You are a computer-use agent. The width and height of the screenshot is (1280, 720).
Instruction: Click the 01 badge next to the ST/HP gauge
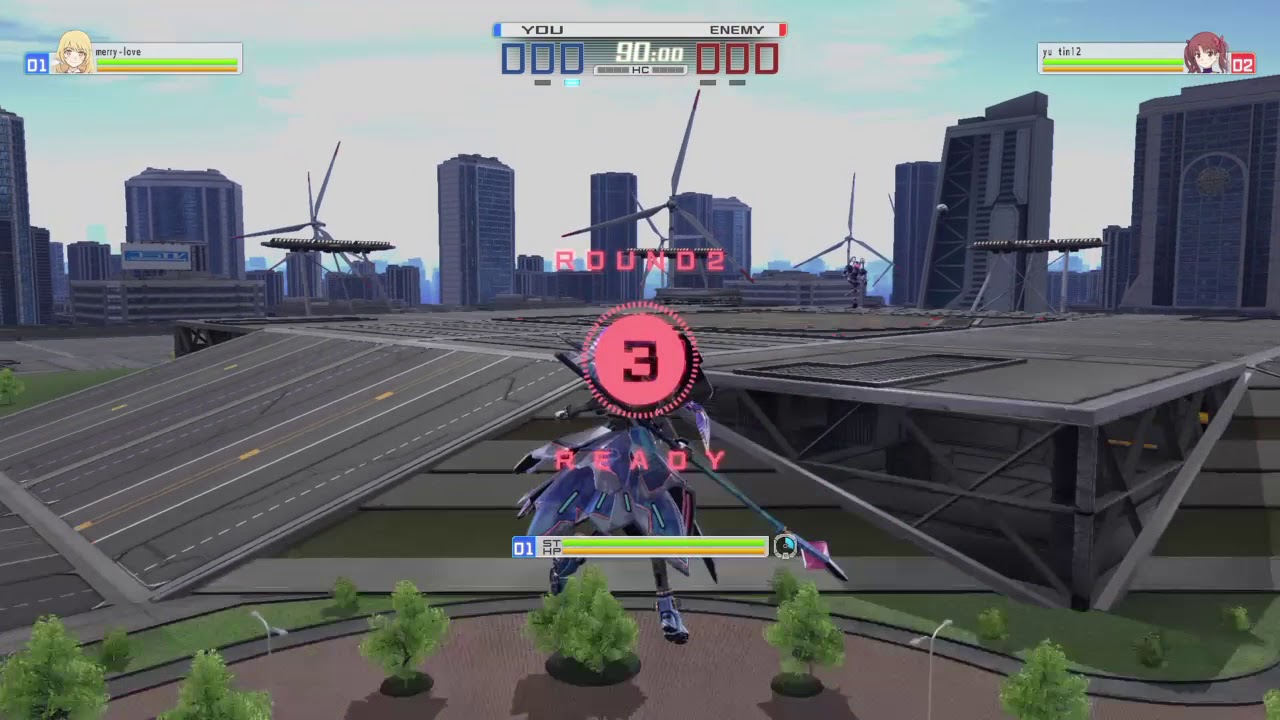[x=522, y=548]
